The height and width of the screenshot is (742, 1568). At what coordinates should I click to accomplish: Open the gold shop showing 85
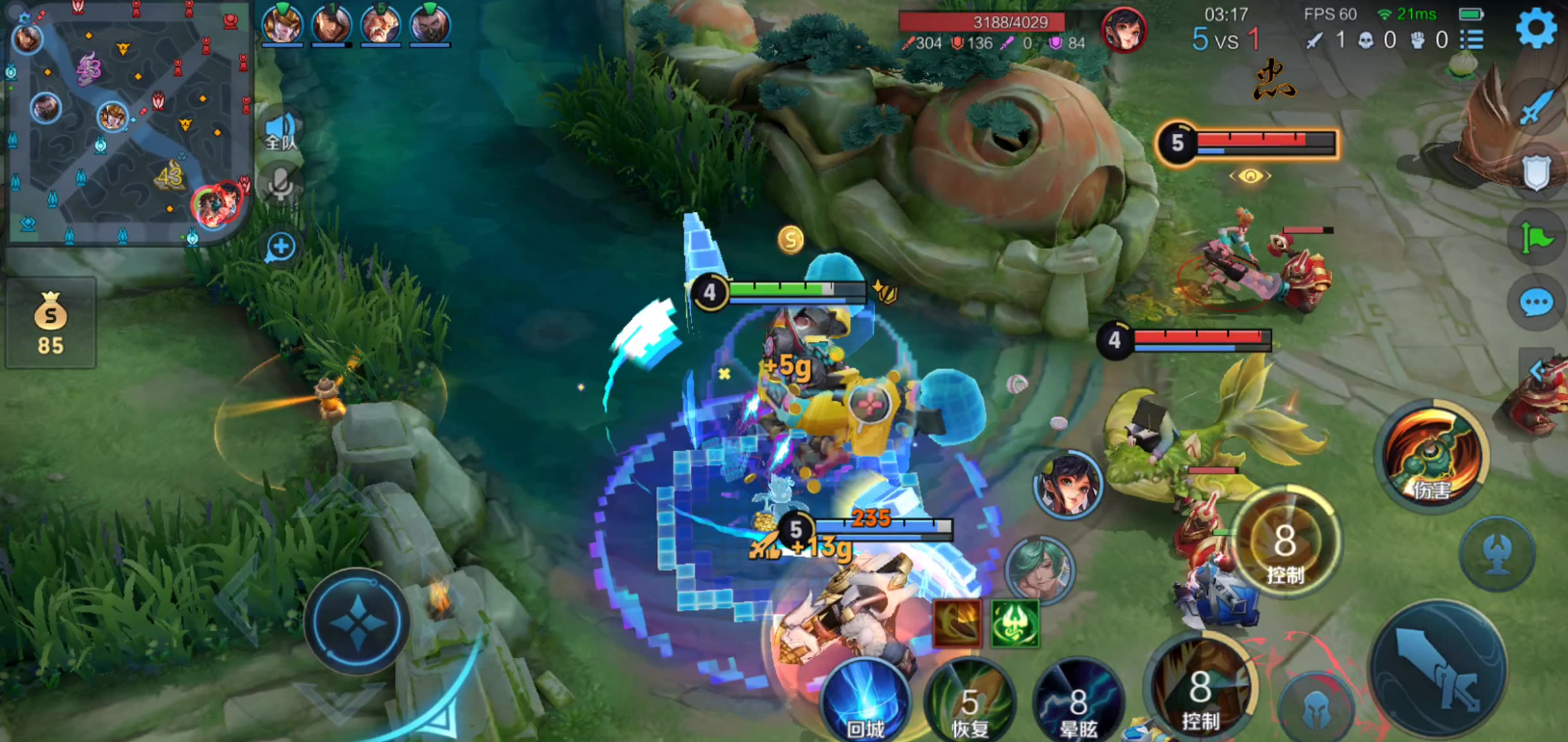(x=50, y=323)
